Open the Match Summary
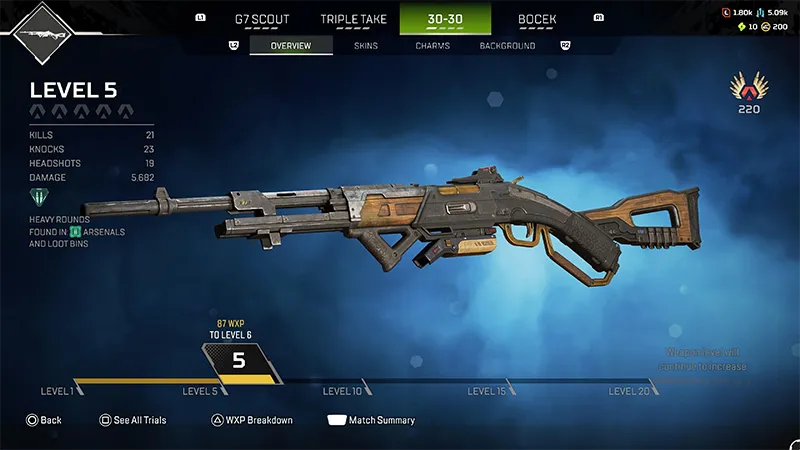 pos(371,420)
